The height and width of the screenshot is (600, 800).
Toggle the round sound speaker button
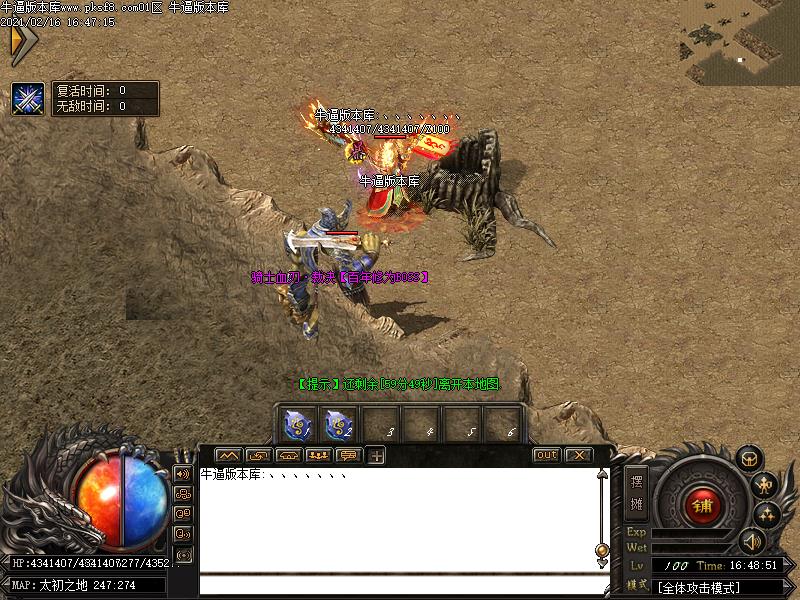pyautogui.click(x=751, y=542)
